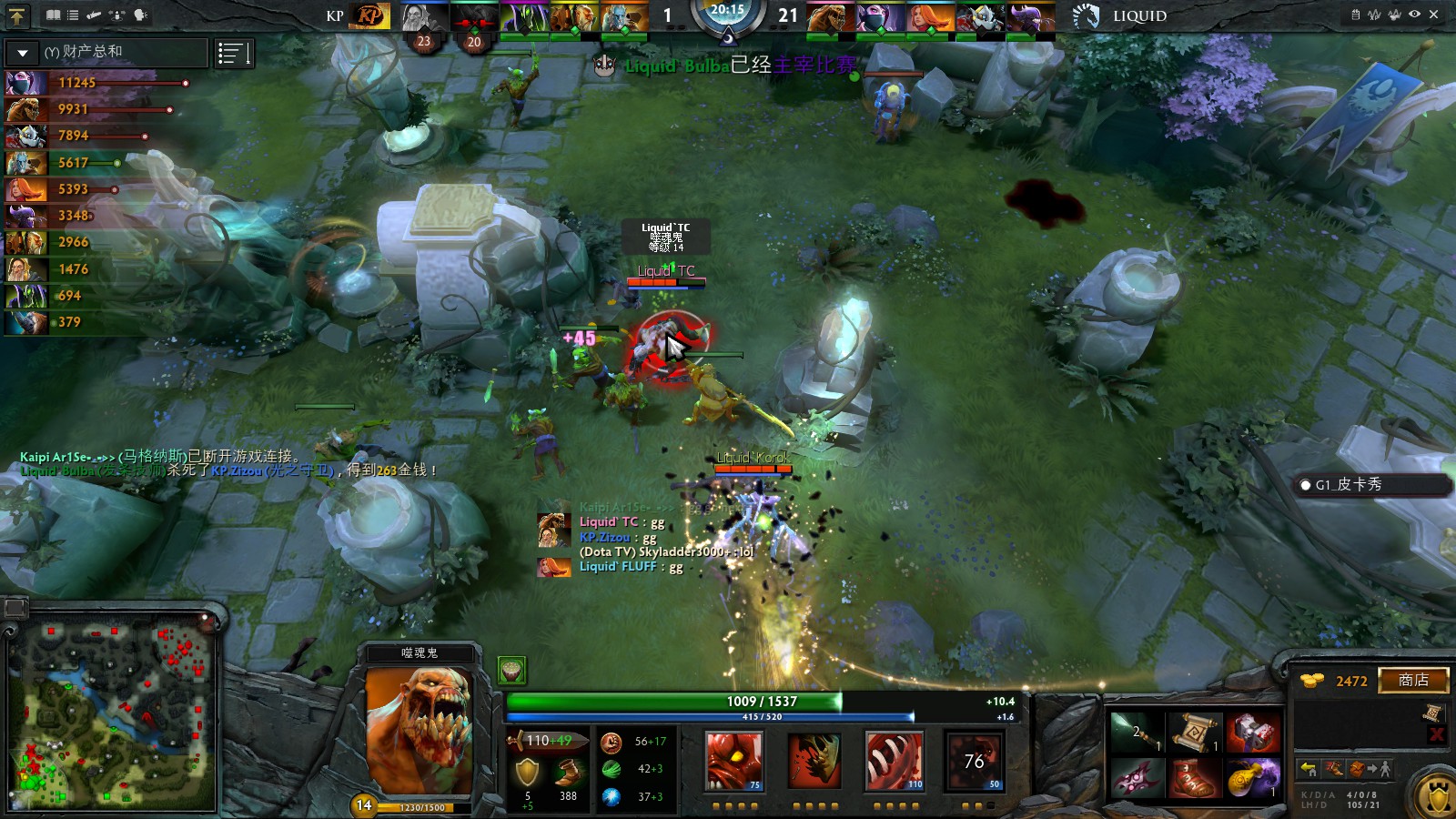Use the Town Portal Scroll item
The width and height of the screenshot is (1456, 819).
coord(1194,733)
